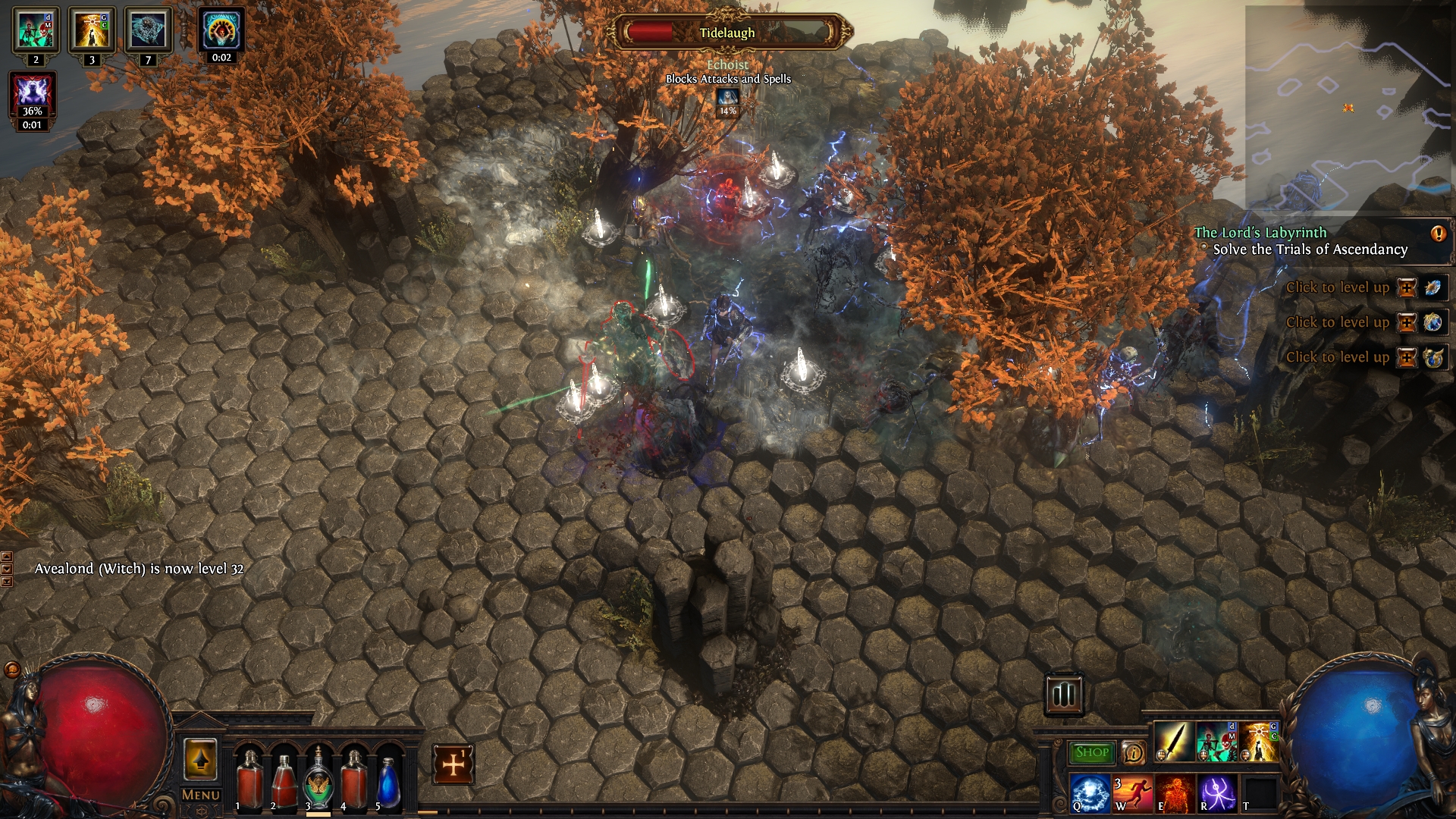Activate the purple rune figure skill

pos(1217,792)
